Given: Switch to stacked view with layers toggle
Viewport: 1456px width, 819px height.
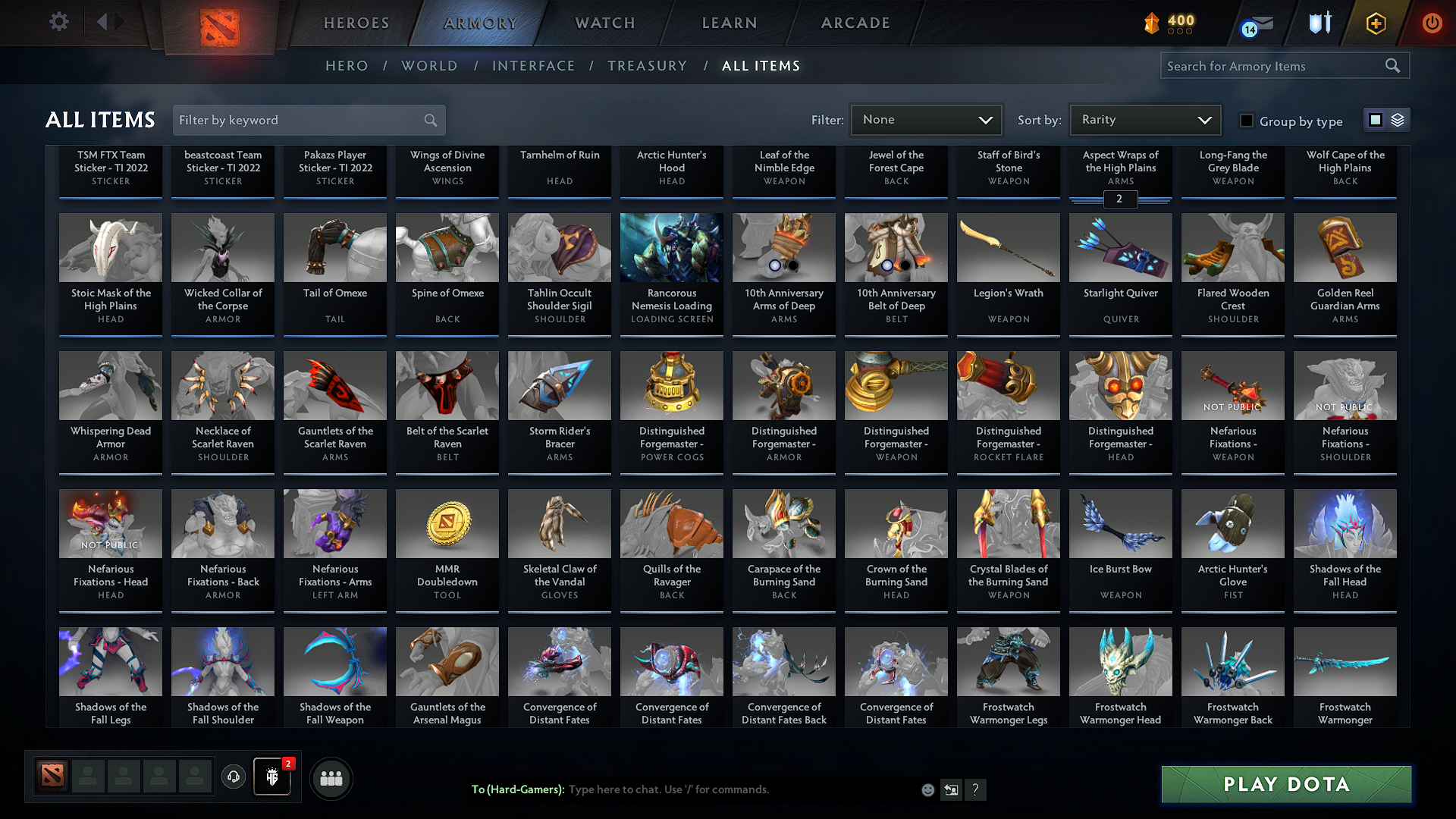Looking at the screenshot, I should (x=1396, y=120).
